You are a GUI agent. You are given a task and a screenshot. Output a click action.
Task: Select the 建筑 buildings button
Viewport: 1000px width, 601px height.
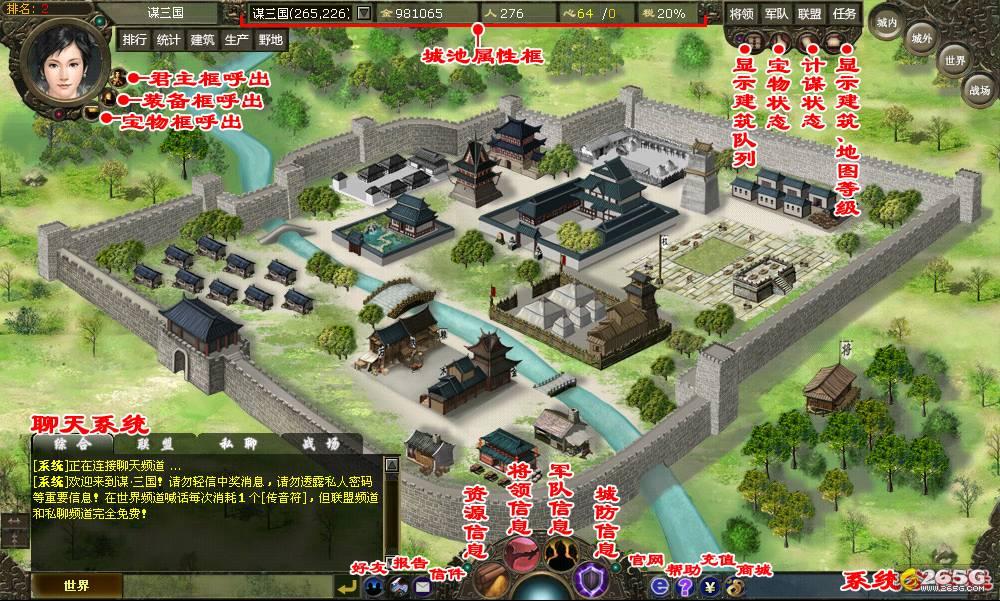[x=202, y=40]
